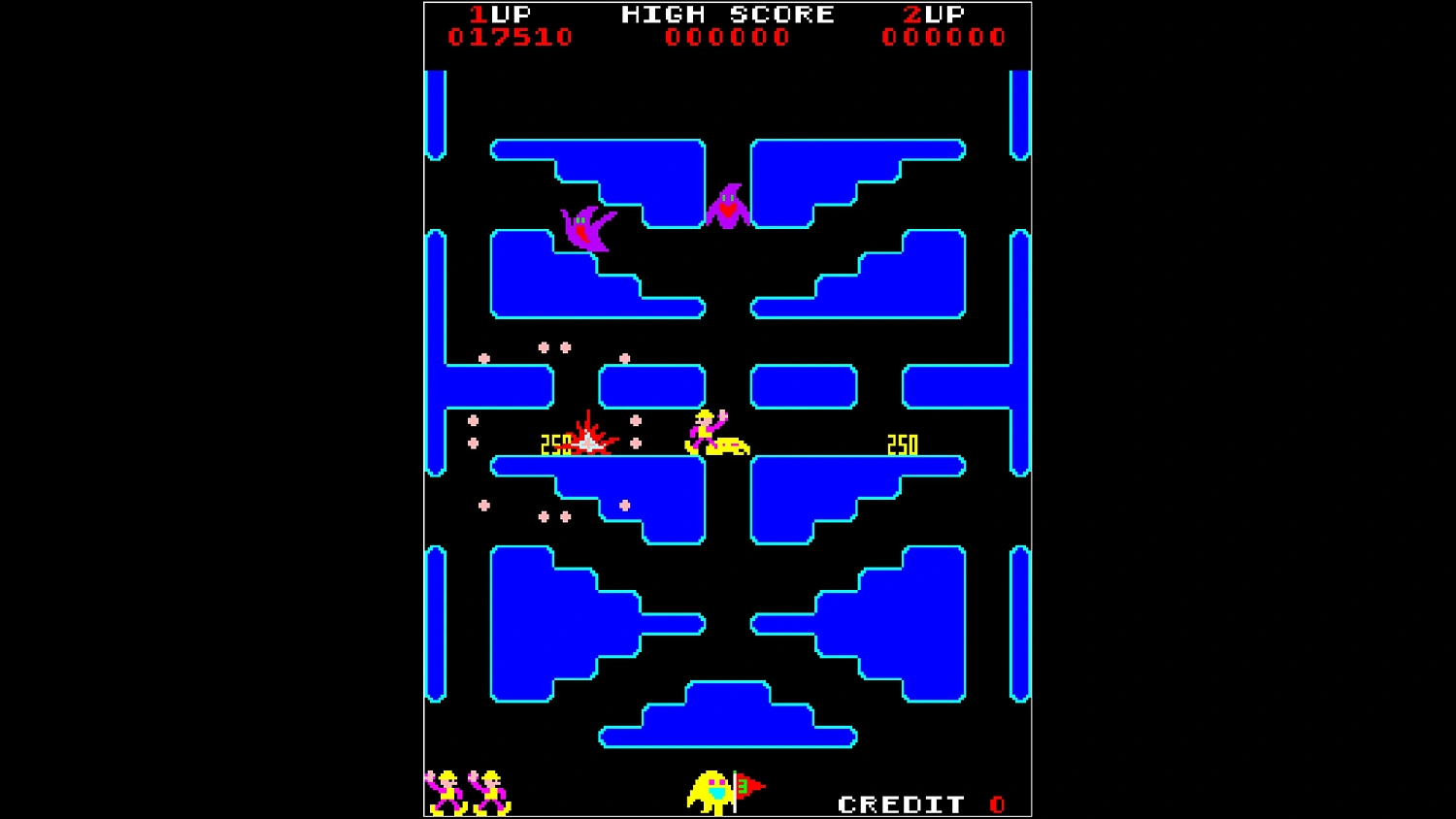Viewport: 1456px width, 819px height.
Task: Click the hero riding the yellow creature
Action: coord(711,430)
